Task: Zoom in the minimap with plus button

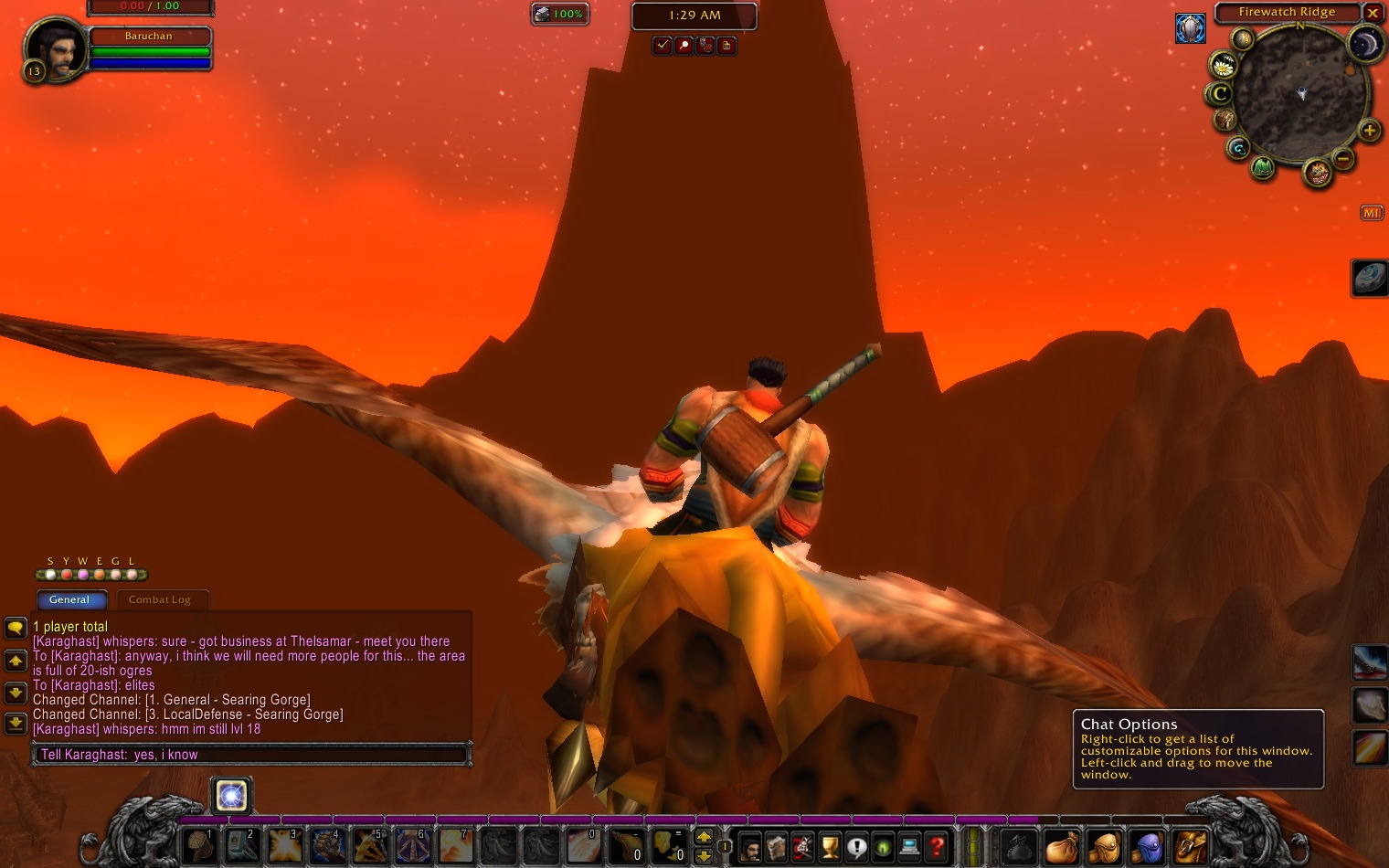Action: (1369, 131)
